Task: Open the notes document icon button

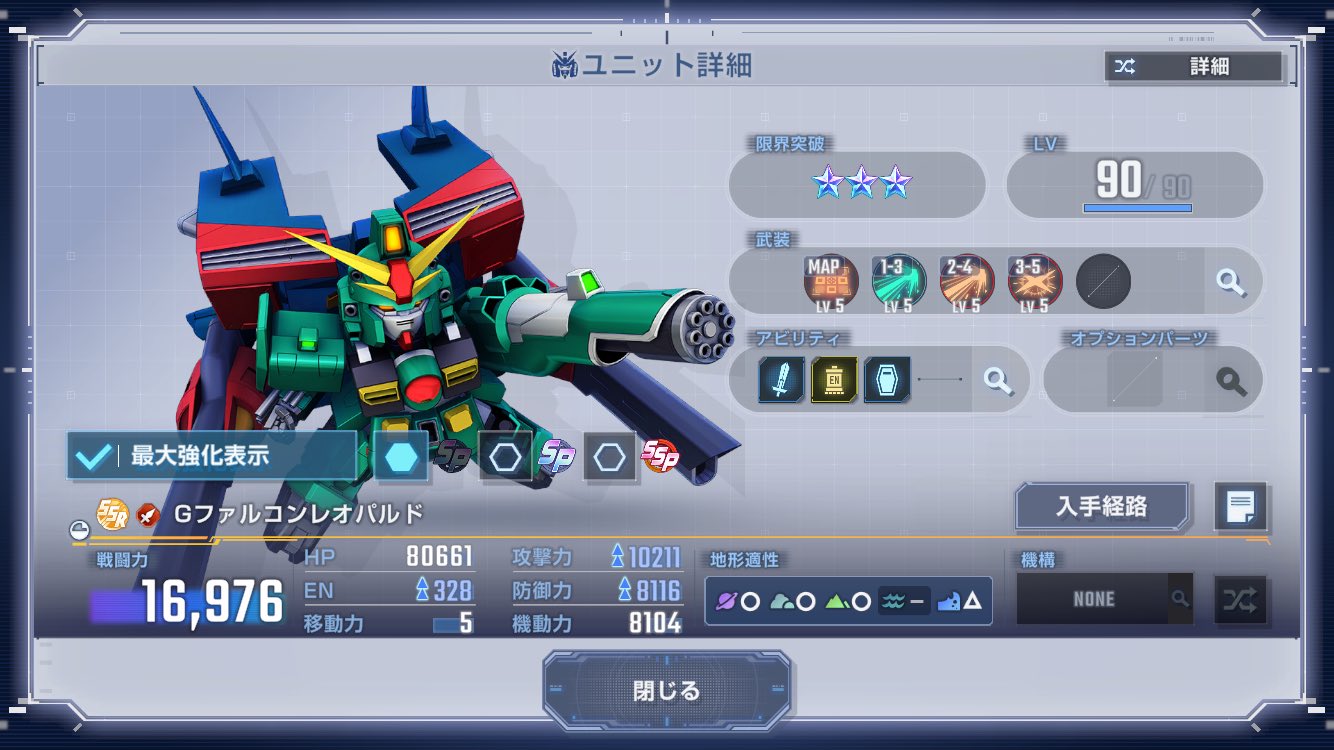Action: click(1240, 507)
